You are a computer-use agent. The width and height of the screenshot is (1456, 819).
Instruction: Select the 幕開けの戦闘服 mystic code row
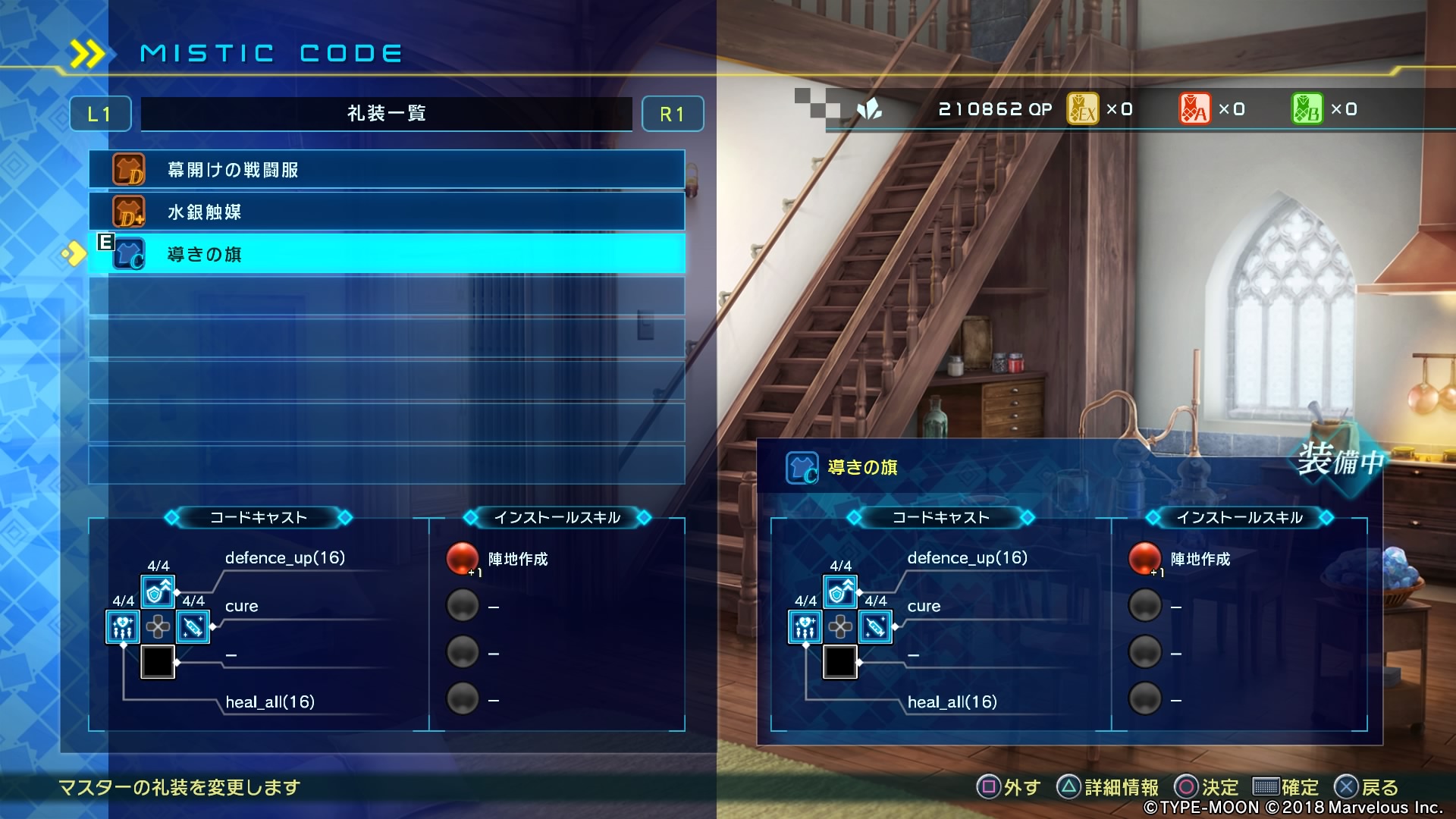387,169
